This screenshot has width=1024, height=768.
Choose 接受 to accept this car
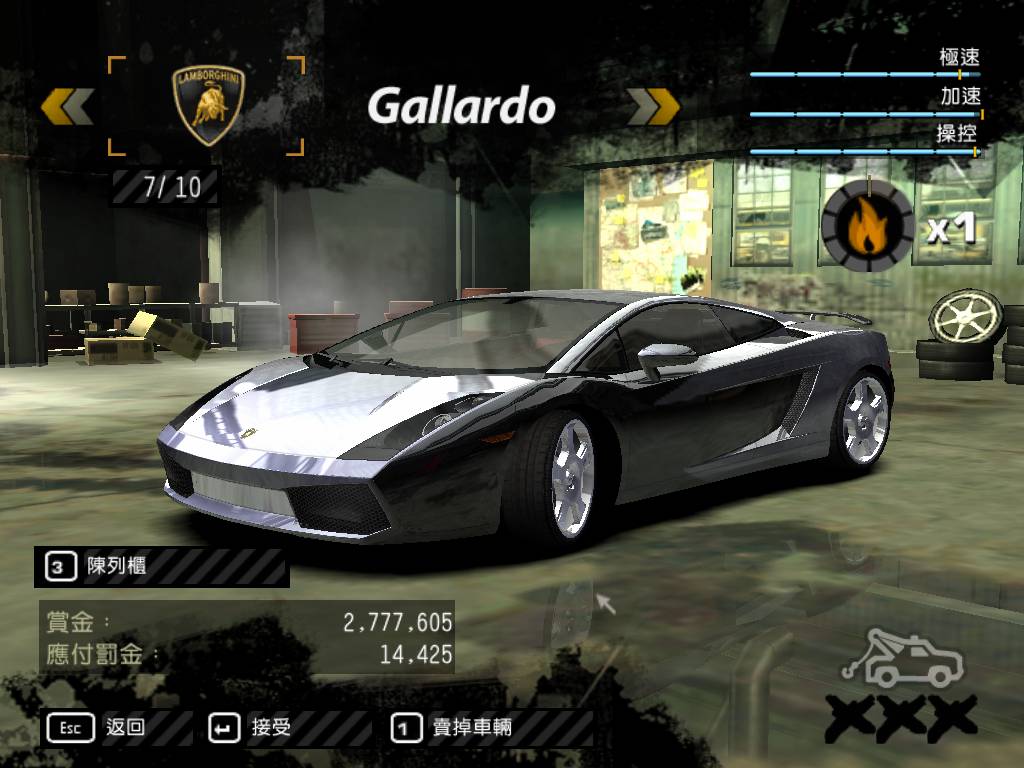coord(251,728)
